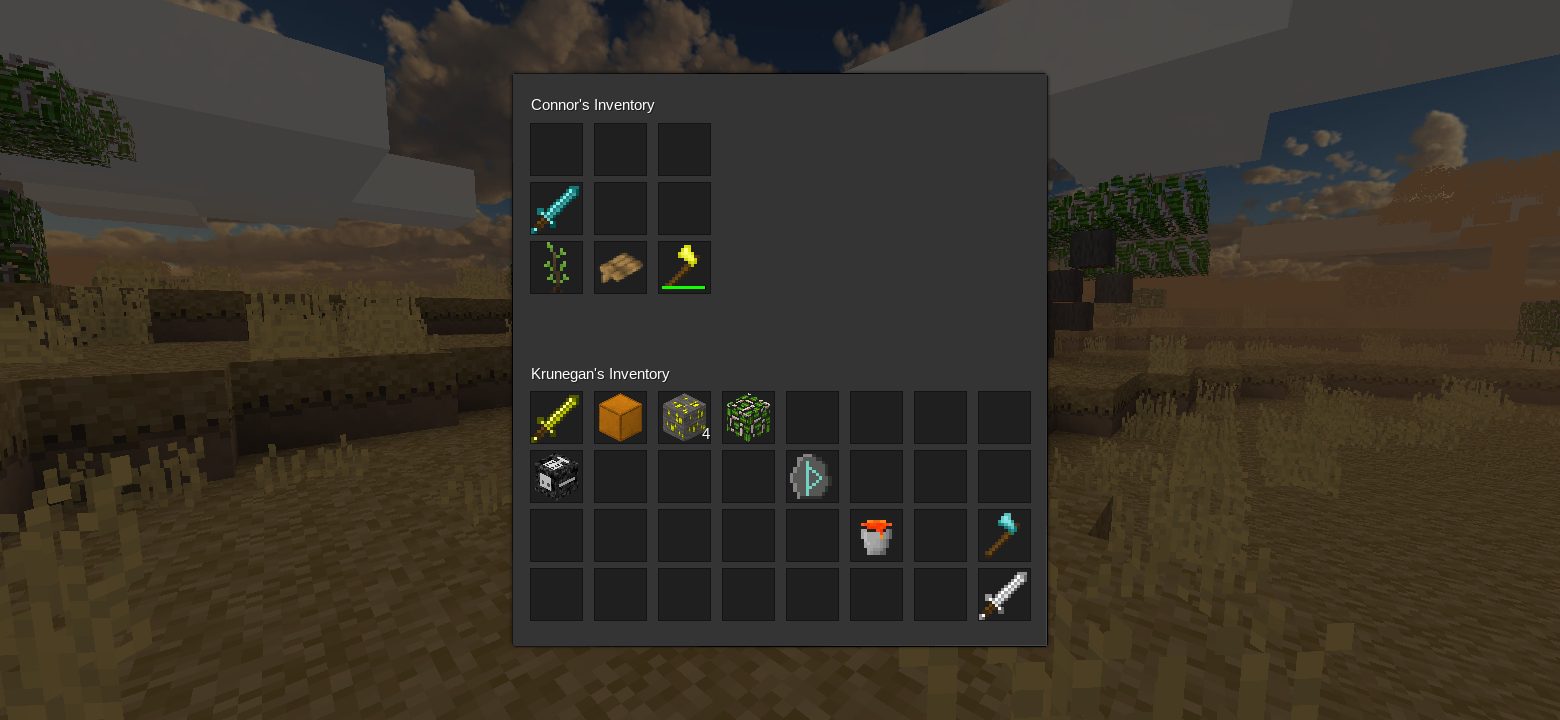Image resolution: width=1560 pixels, height=720 pixels.
Task: Click the grey rune stone item
Action: pos(812,476)
